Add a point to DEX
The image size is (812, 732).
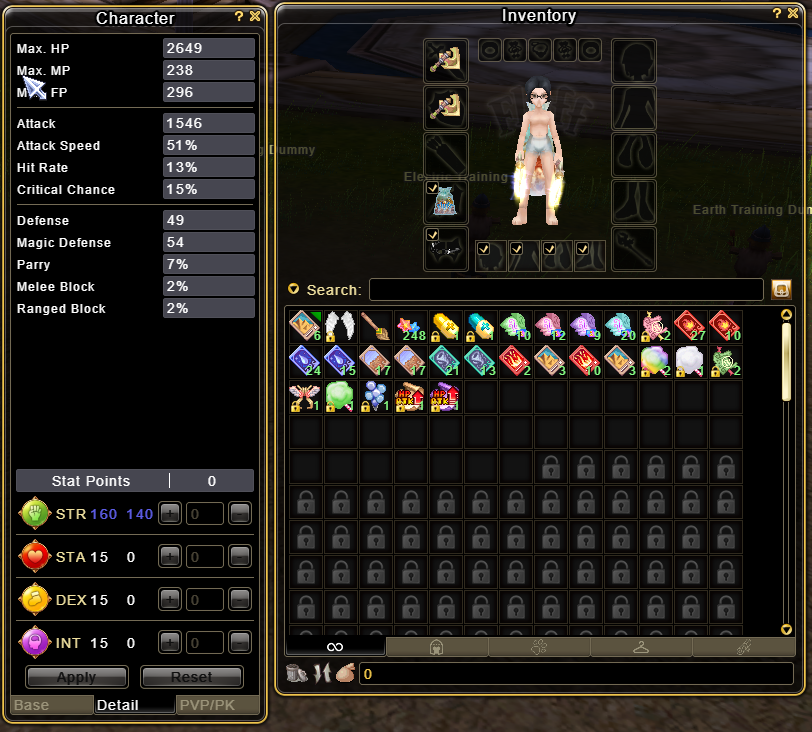point(170,599)
